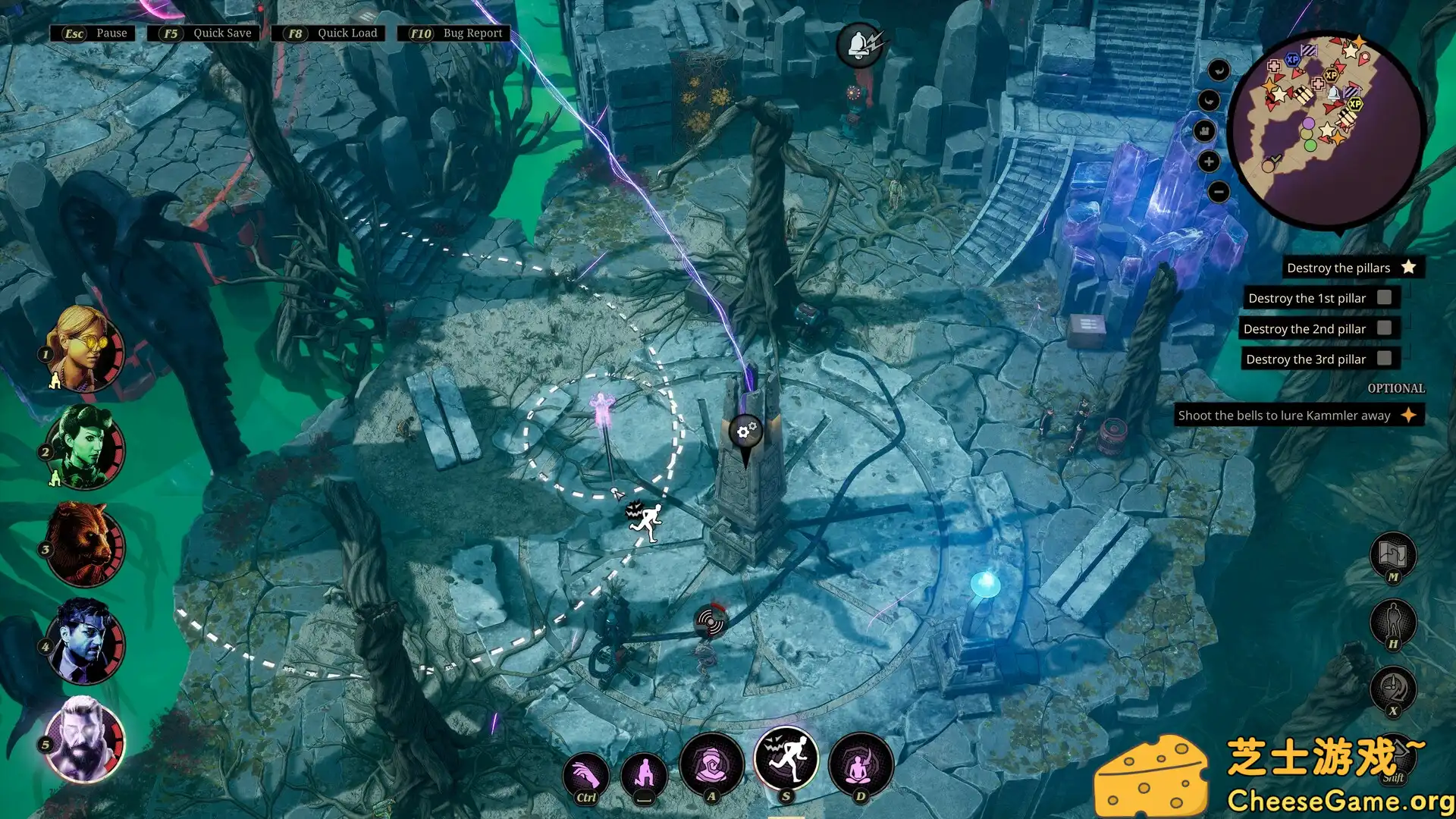Activate the hand interact action
1456x819 pixels.
(585, 775)
